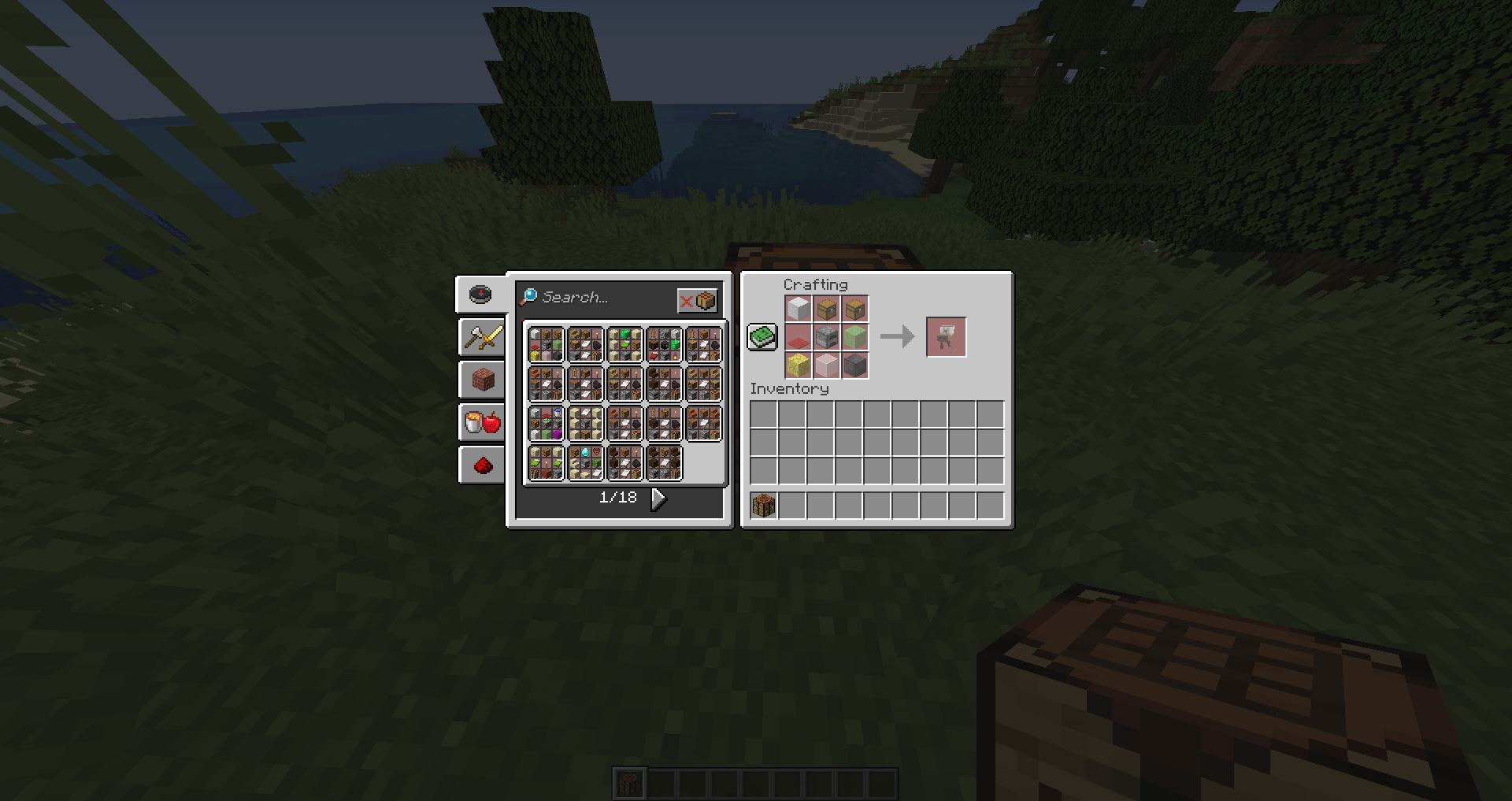Viewport: 1512px width, 801px height.
Task: Expand the first recipe group in the book
Action: (546, 344)
